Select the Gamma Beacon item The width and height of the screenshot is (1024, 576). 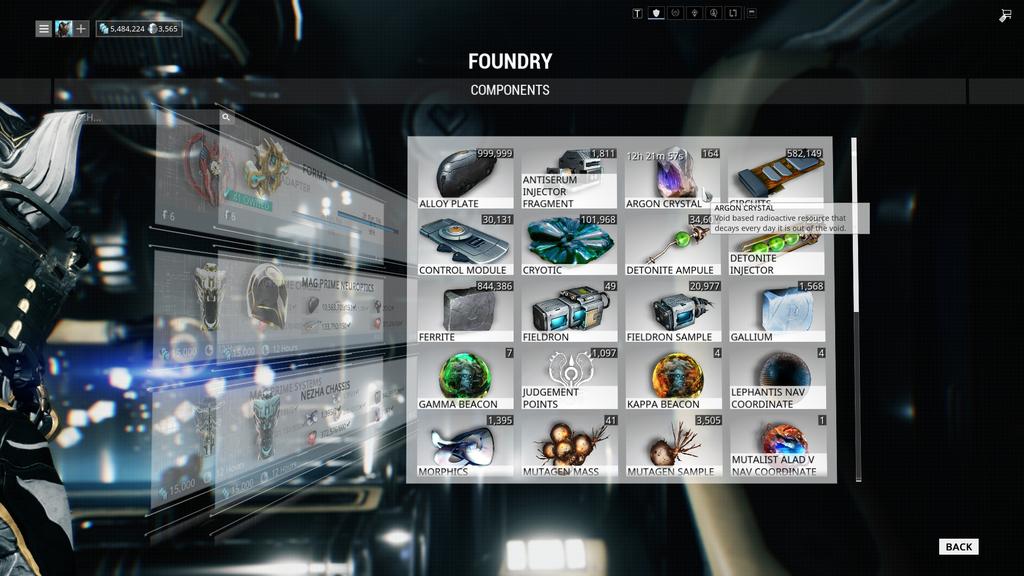465,378
